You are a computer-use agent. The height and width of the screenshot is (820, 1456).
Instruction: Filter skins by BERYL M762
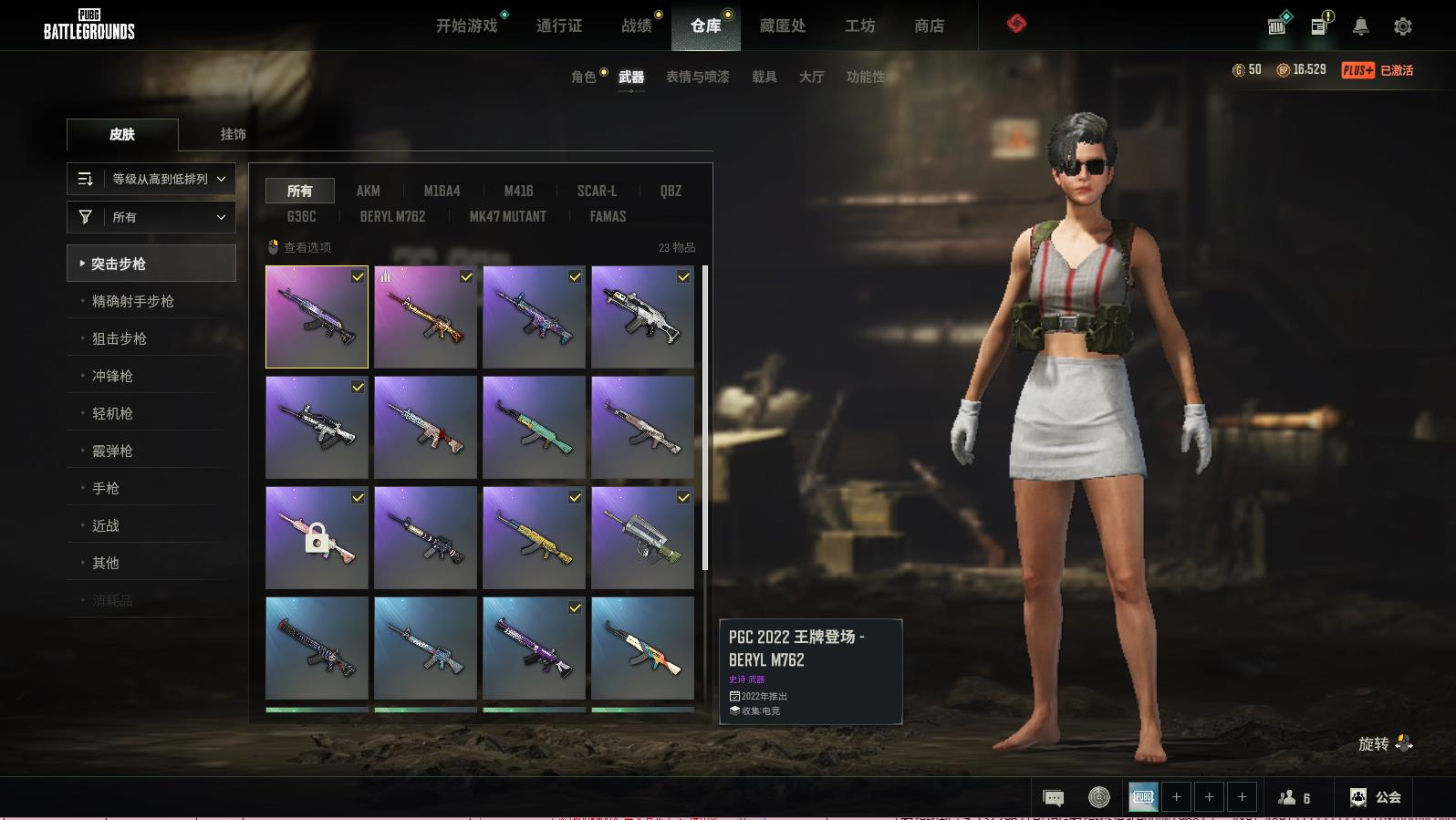click(x=392, y=216)
